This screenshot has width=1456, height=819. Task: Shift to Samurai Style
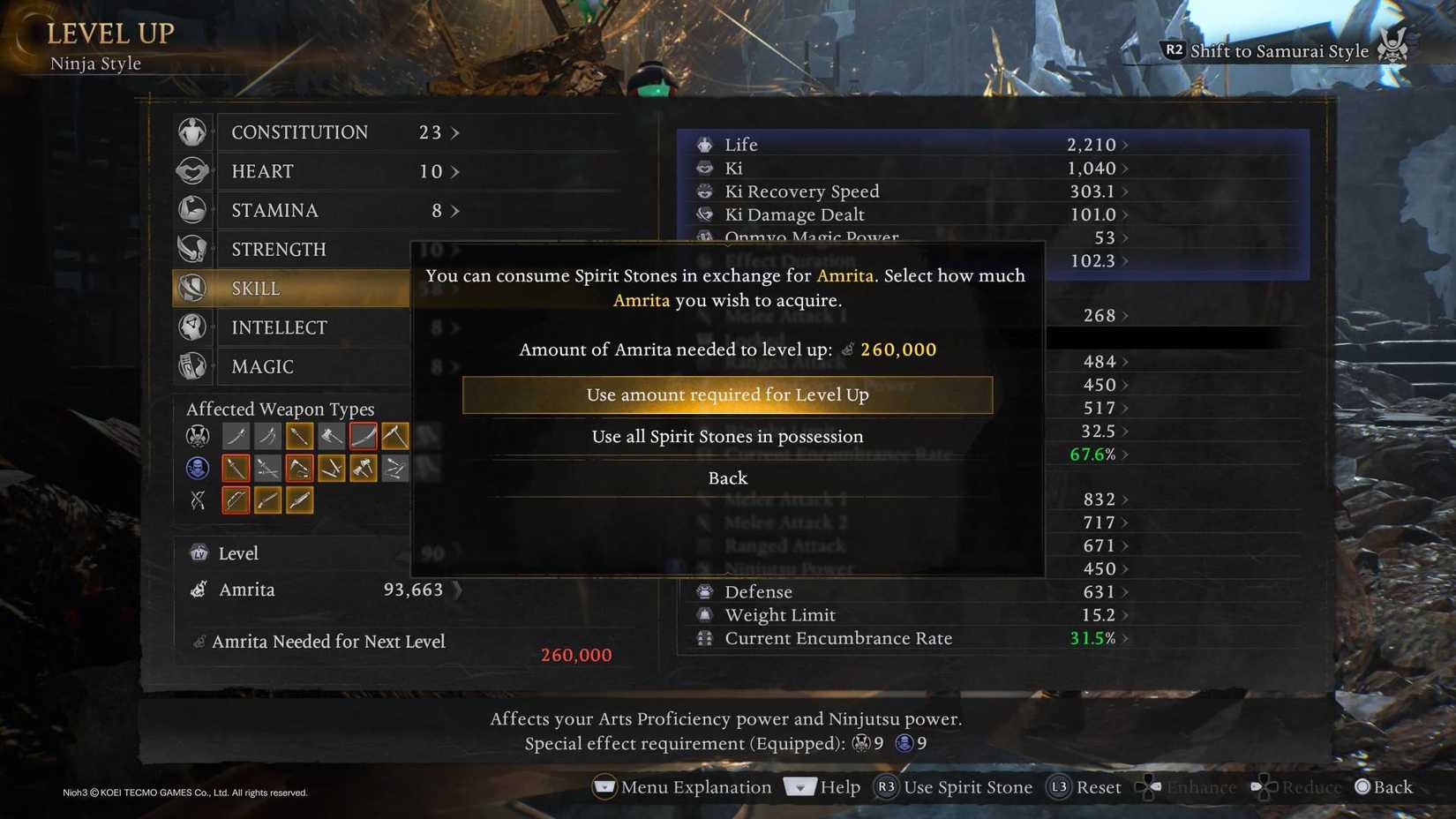tap(1271, 50)
